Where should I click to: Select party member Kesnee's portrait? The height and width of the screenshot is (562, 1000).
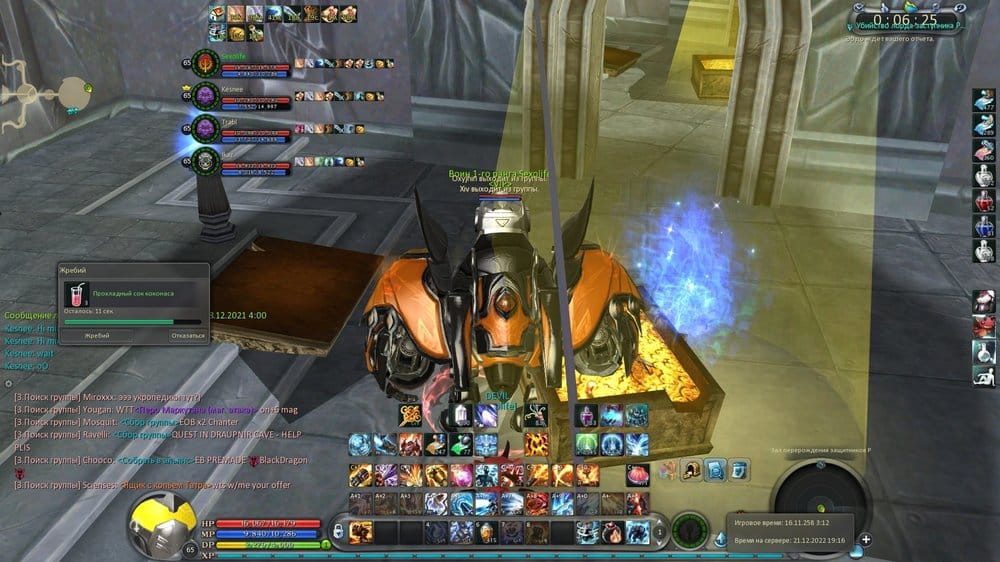[x=205, y=96]
